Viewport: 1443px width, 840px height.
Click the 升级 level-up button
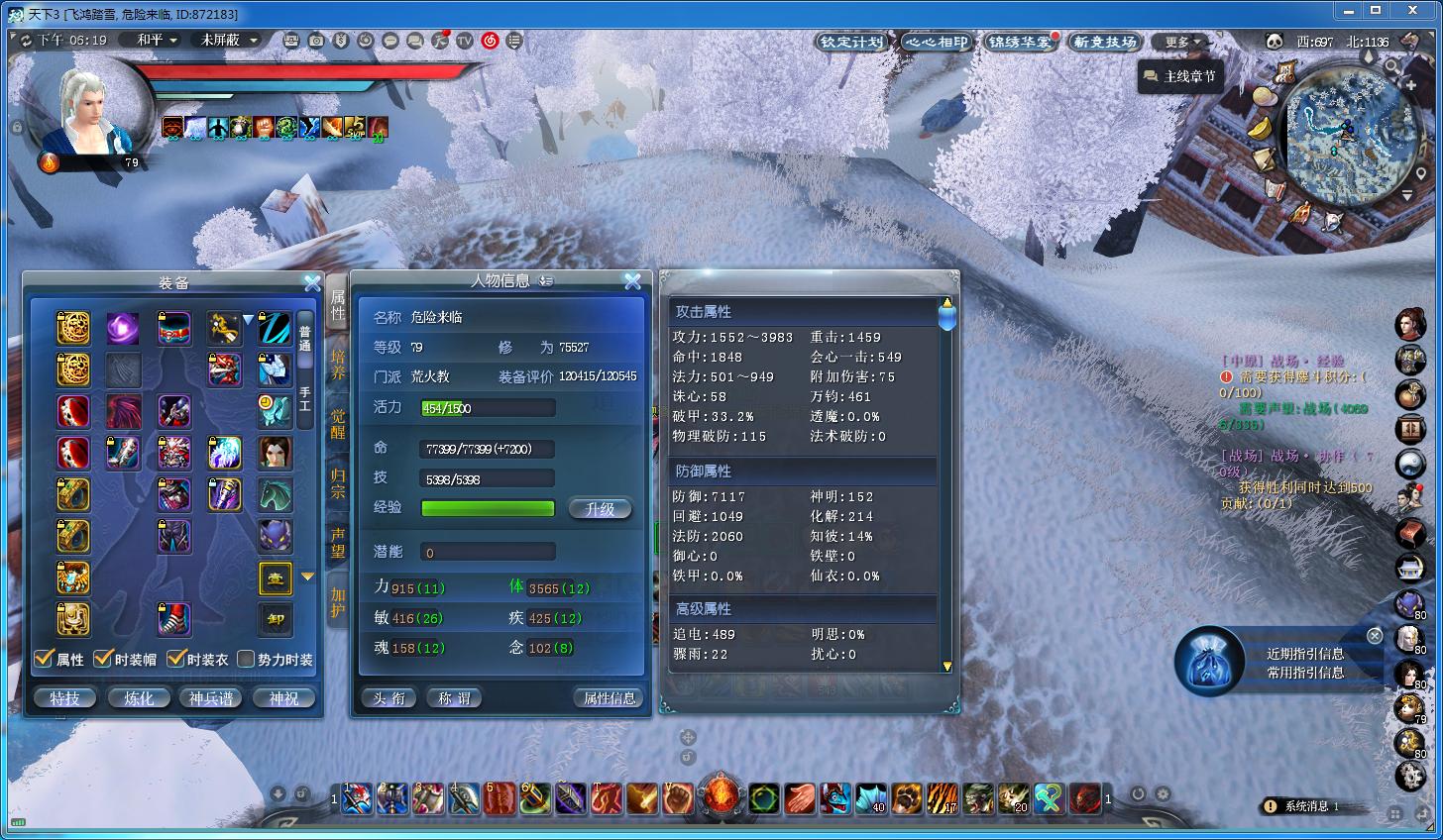pyautogui.click(x=600, y=509)
